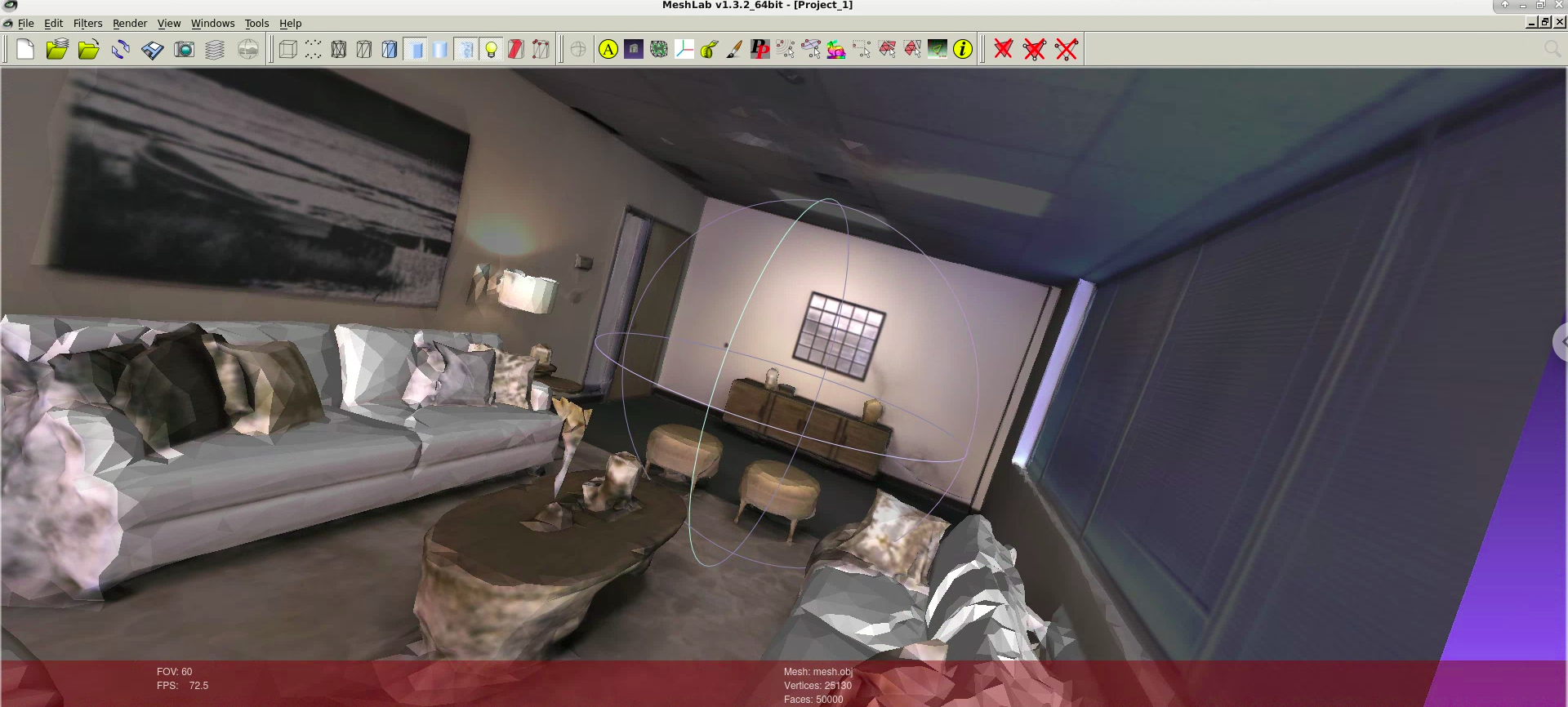
Task: Open the Render menu
Action: tap(128, 23)
